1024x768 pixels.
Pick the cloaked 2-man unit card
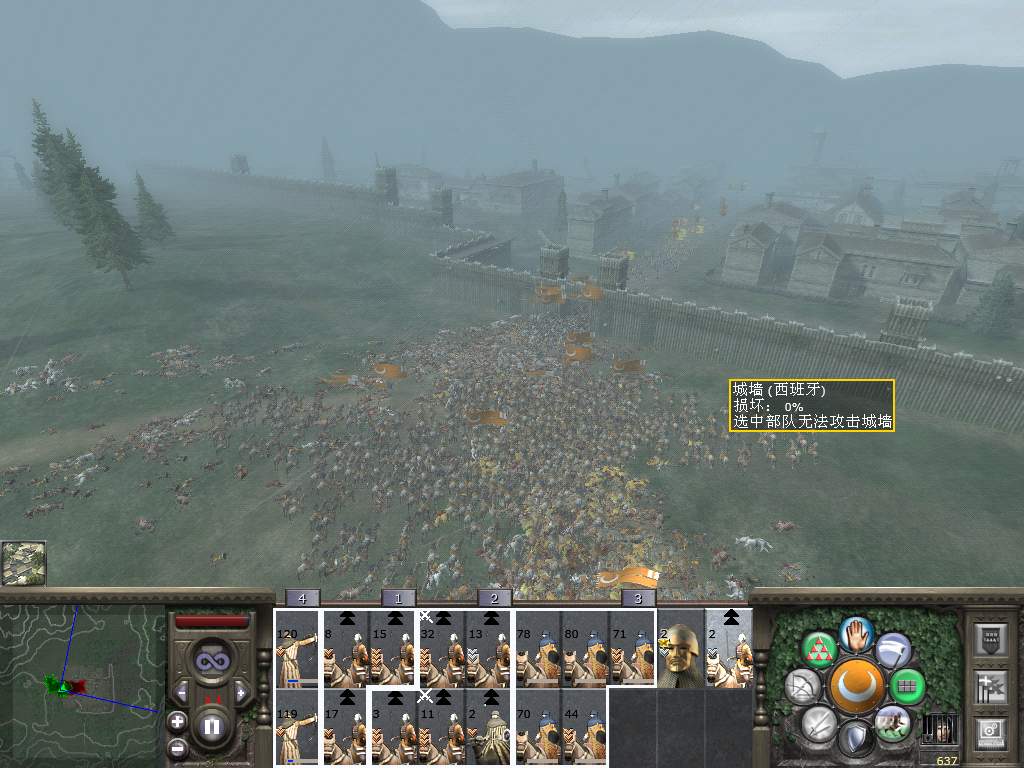point(489,728)
